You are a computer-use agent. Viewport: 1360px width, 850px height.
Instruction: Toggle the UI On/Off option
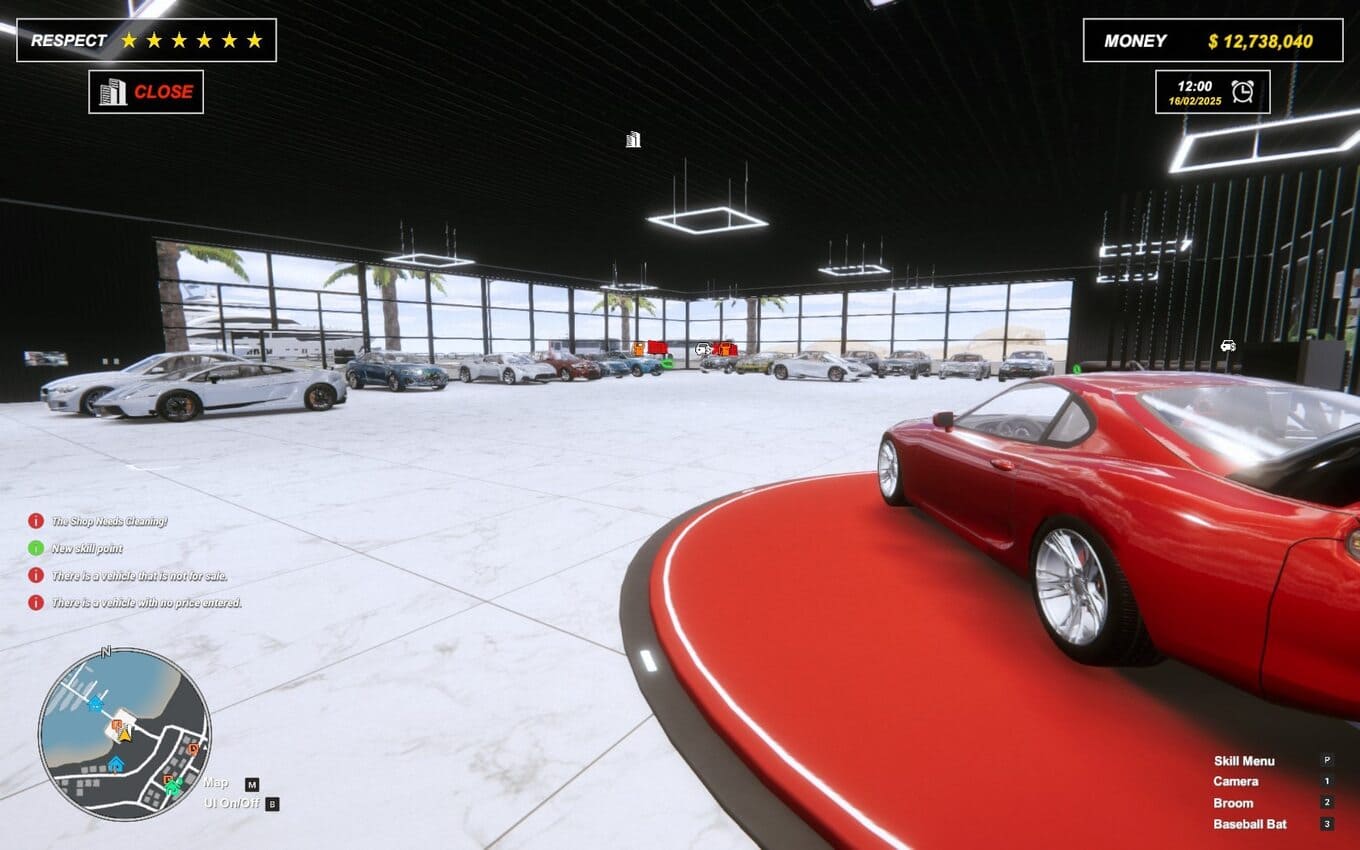[231, 802]
